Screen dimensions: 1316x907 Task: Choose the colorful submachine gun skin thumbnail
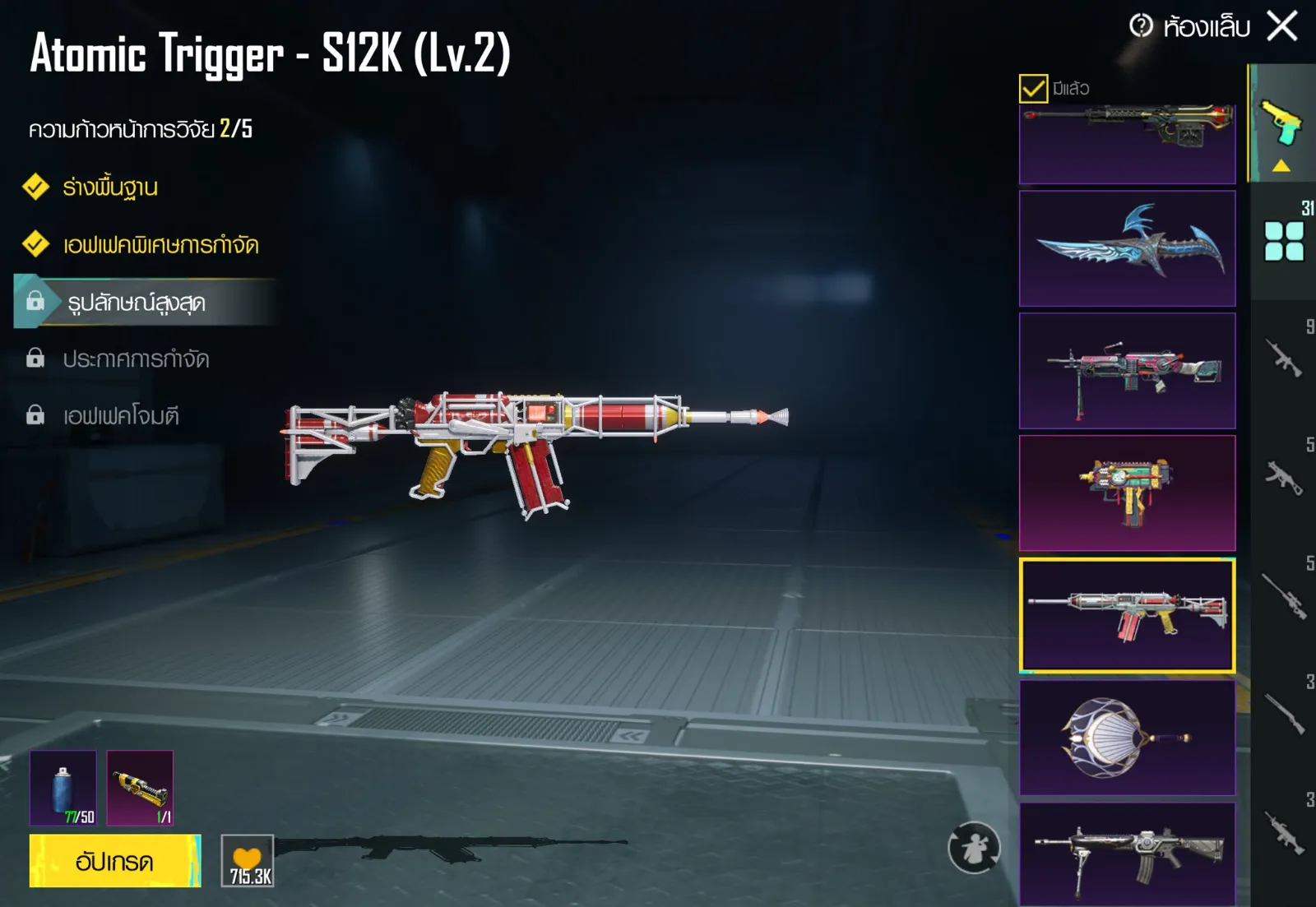coord(1127,493)
